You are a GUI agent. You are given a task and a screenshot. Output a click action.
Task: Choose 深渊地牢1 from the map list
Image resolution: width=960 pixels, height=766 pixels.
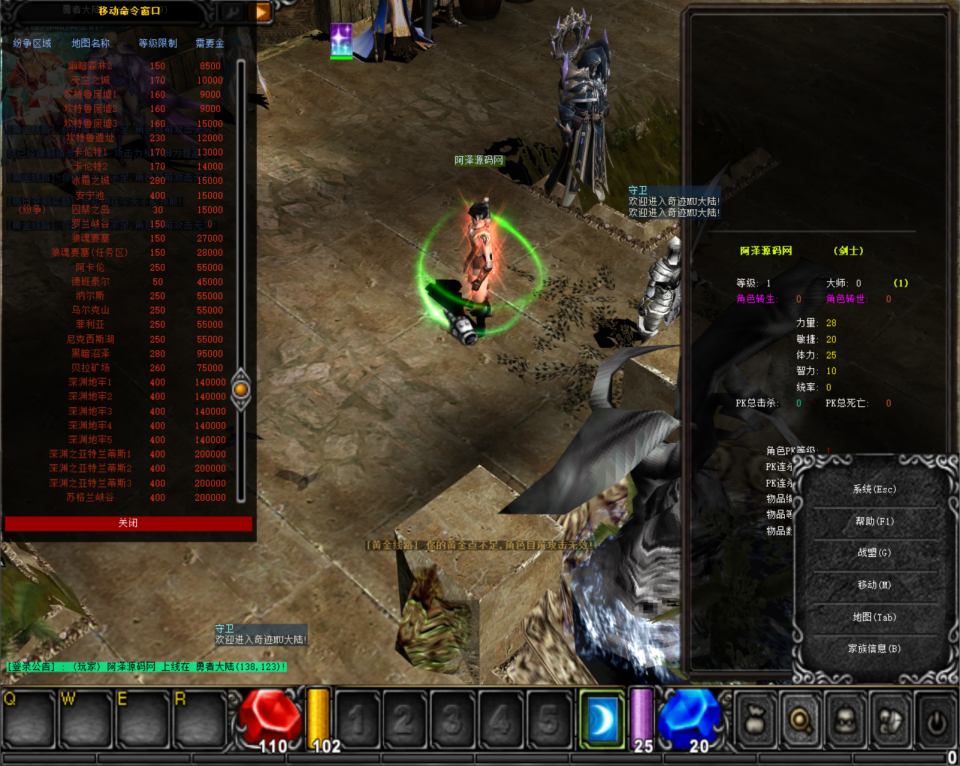click(x=90, y=383)
